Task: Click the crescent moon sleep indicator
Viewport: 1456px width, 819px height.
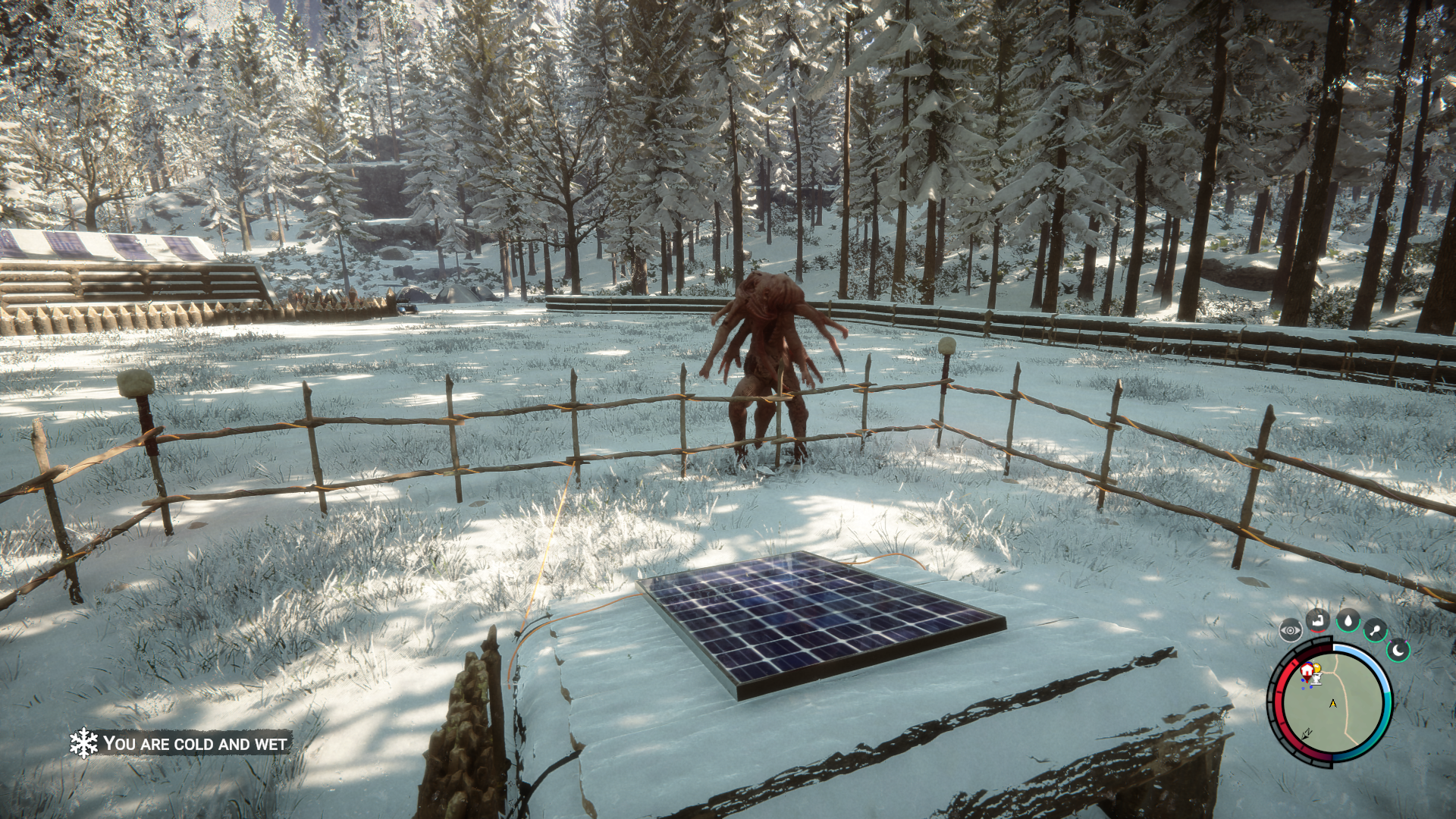Action: (x=1398, y=650)
